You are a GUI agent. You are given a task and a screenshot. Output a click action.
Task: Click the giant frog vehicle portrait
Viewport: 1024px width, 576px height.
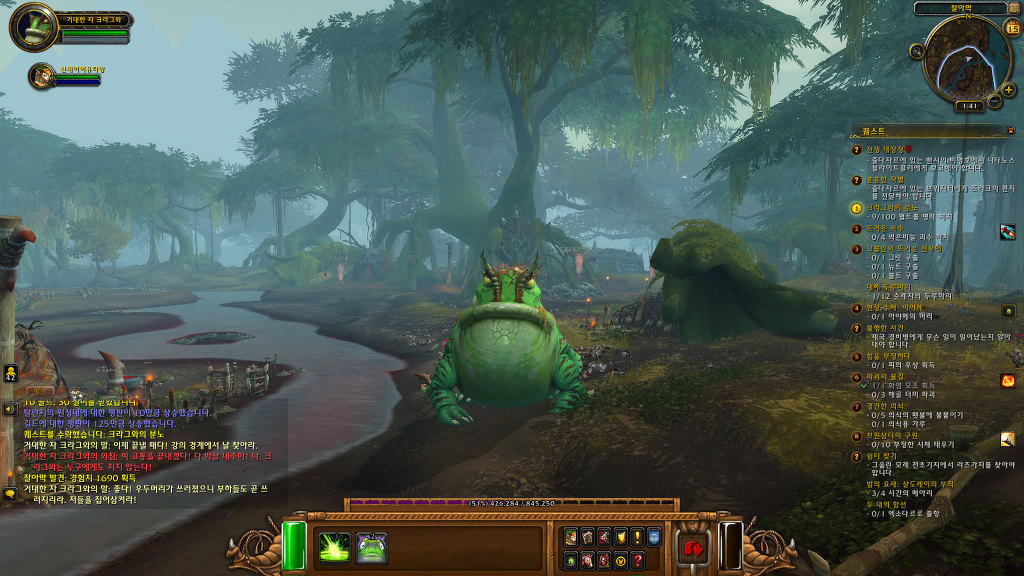33,27
